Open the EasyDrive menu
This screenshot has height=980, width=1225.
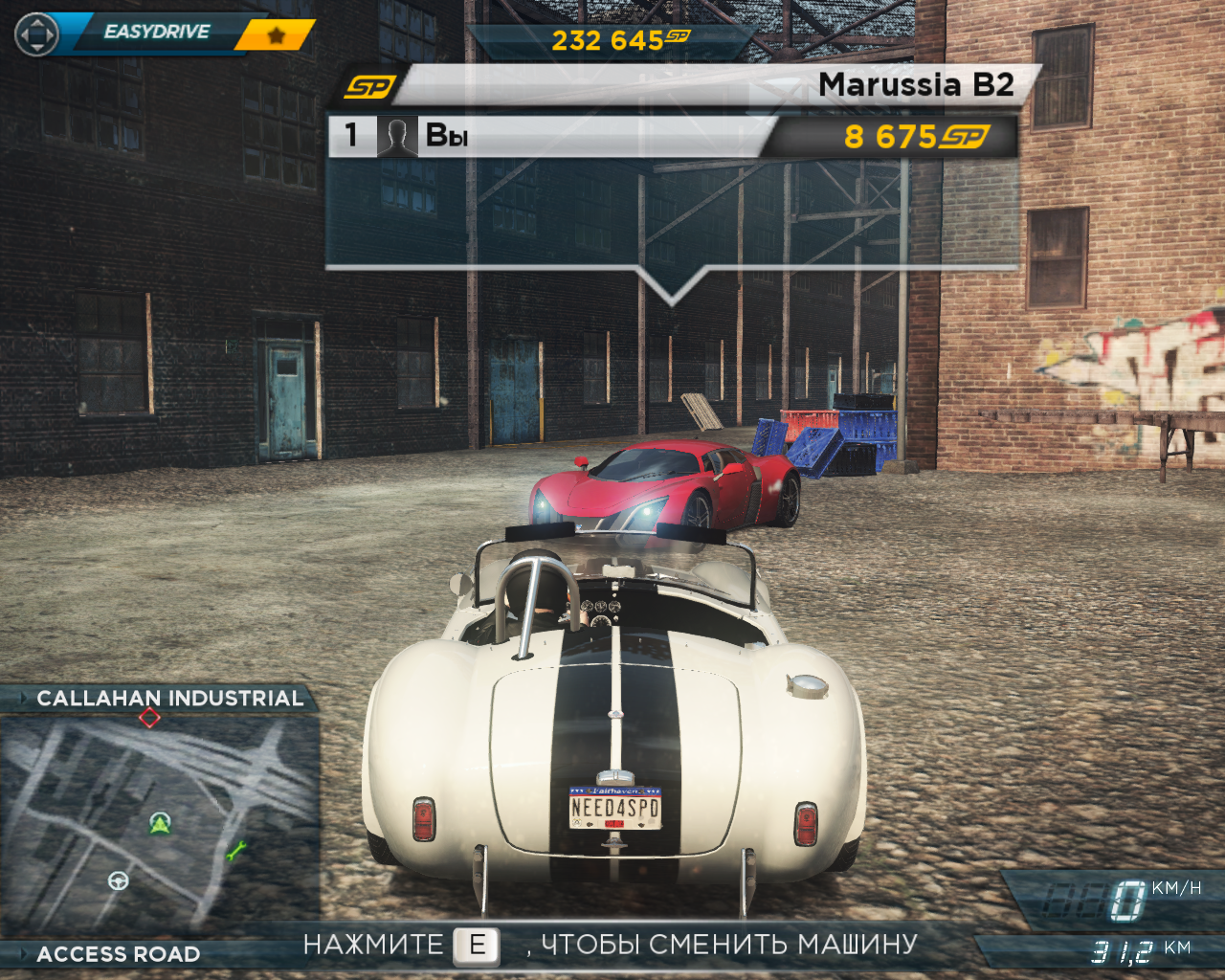point(157,33)
